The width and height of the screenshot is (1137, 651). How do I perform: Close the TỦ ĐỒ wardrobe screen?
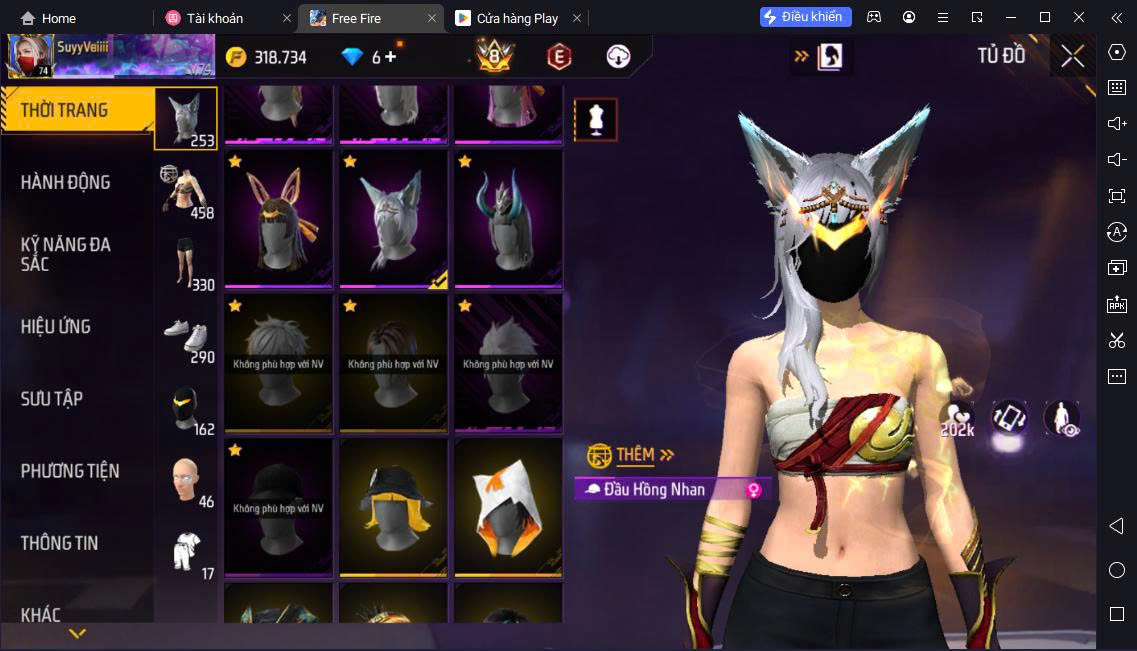(1073, 57)
